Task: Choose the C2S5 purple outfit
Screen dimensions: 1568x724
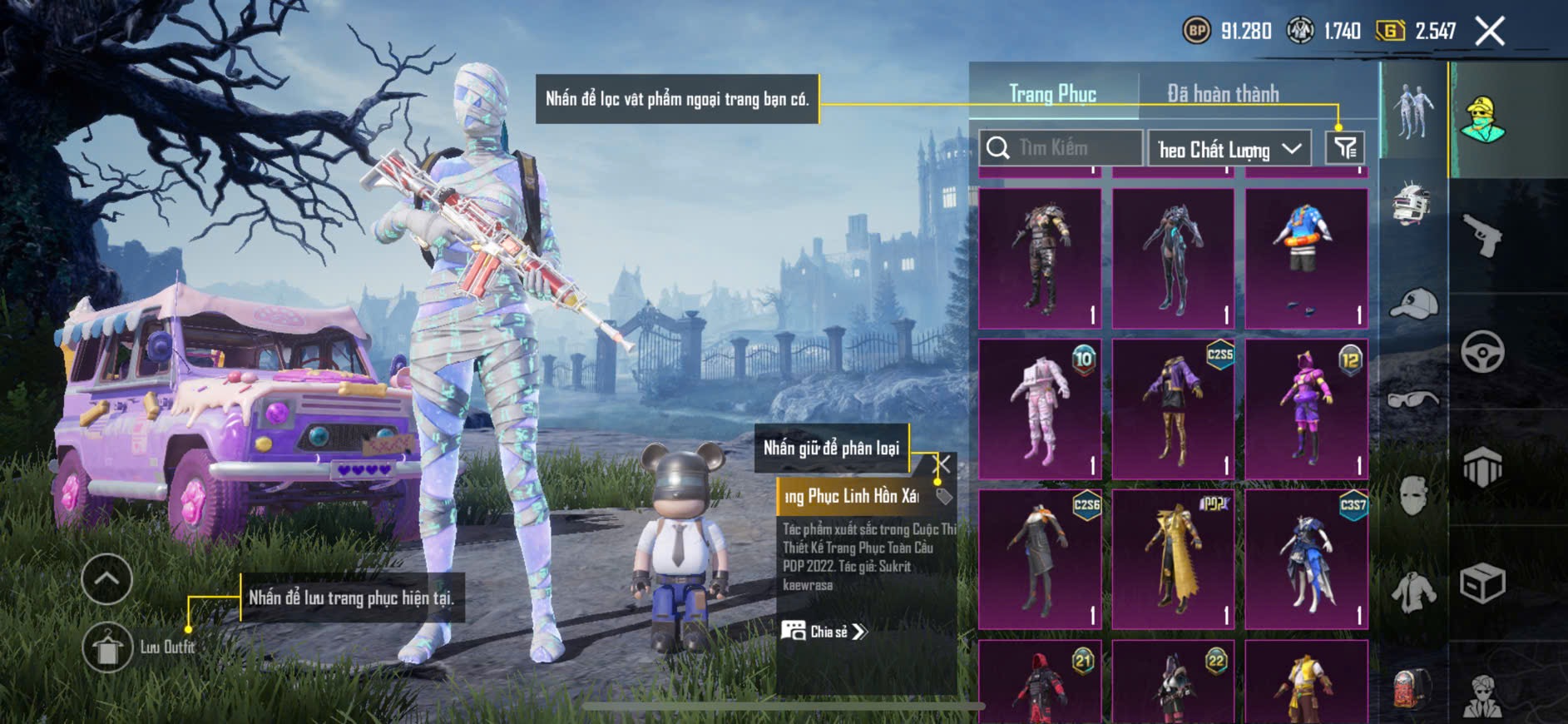Action: click(1174, 409)
